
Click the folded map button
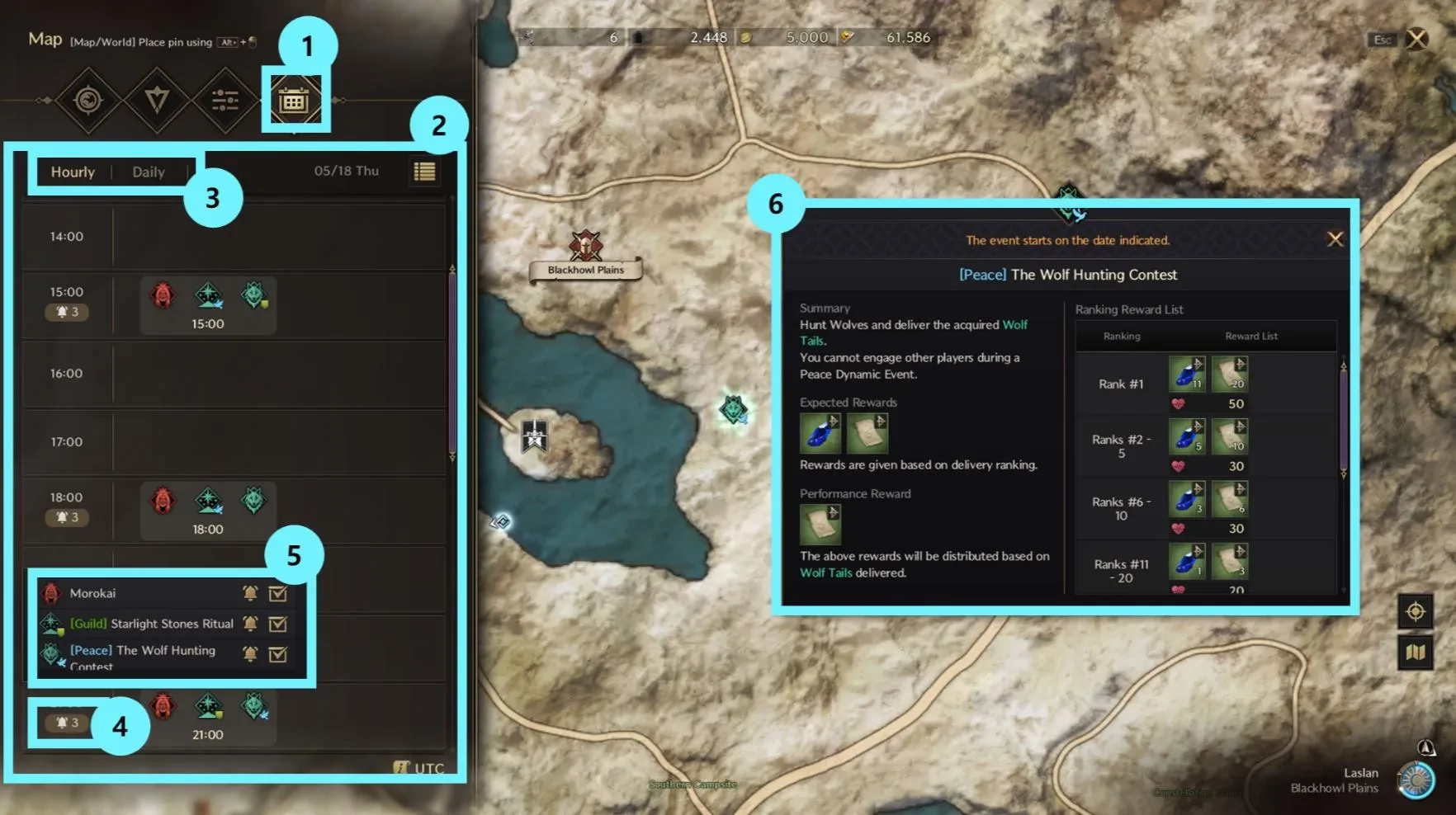[1415, 652]
